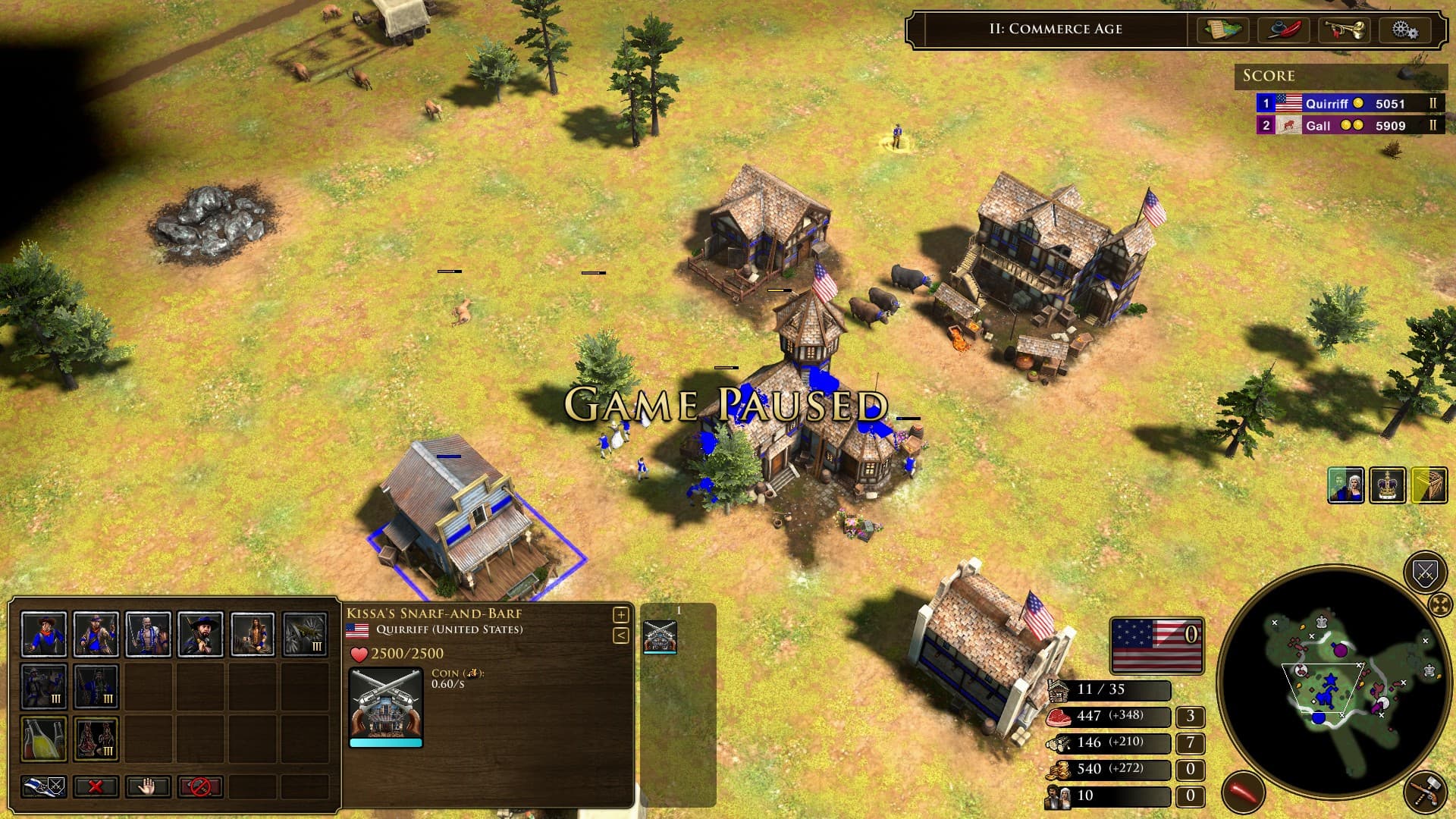This screenshot has height=819, width=1456.
Task: Collapse the info panel with arrow button
Action: pos(620,635)
